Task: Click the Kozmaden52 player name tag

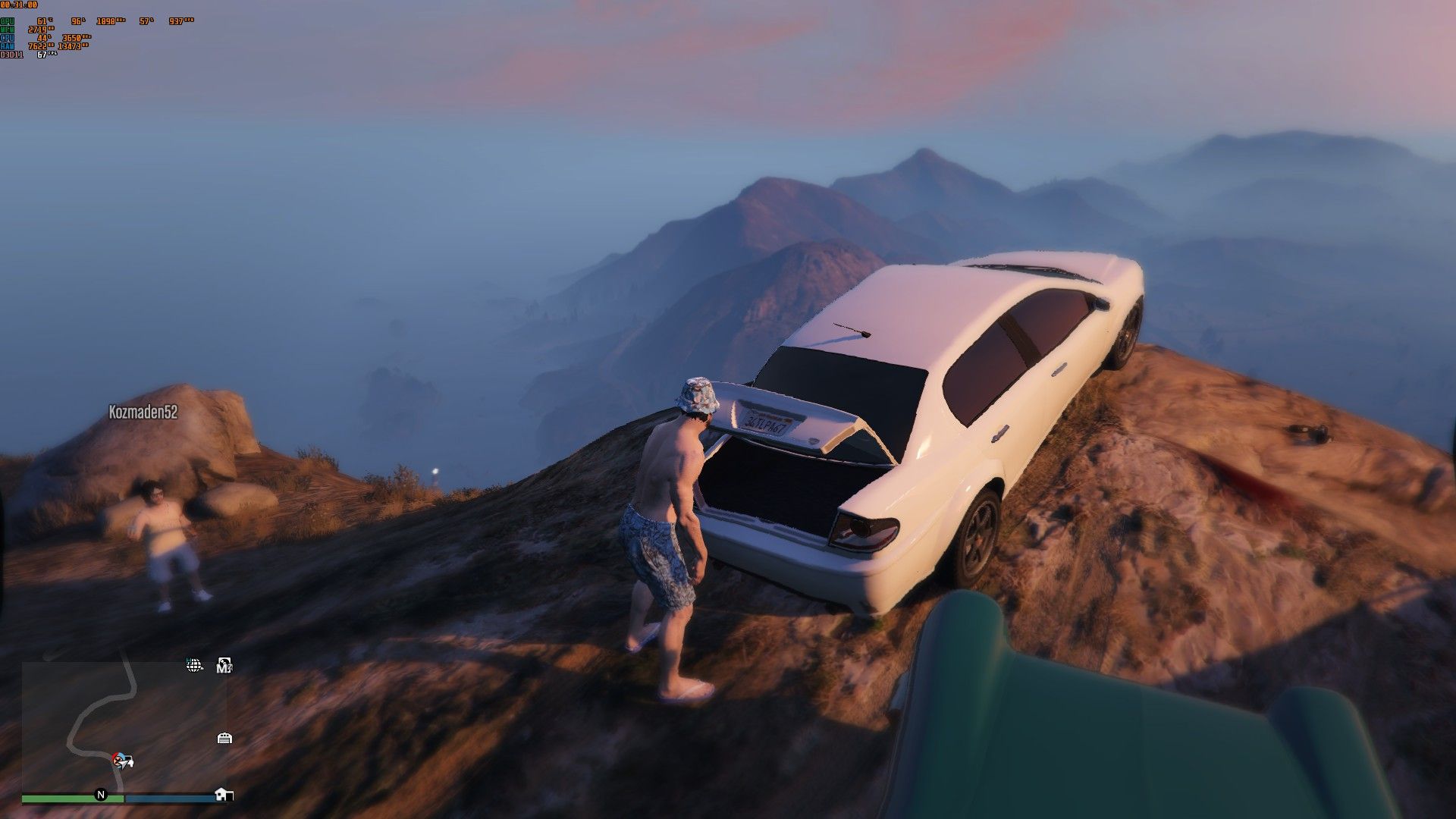Action: [x=143, y=412]
